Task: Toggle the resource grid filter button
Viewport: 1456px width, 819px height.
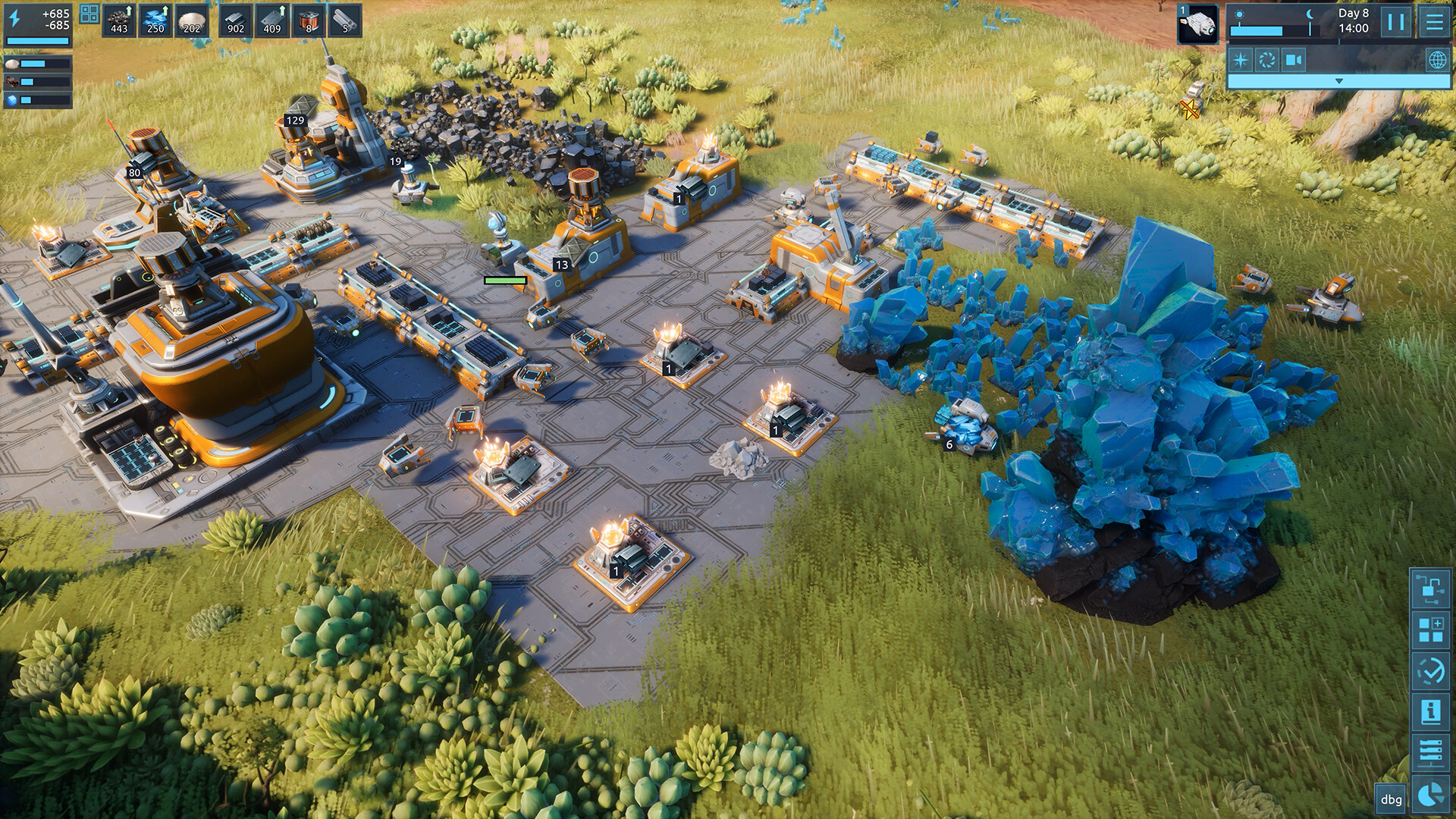Action: [89, 14]
